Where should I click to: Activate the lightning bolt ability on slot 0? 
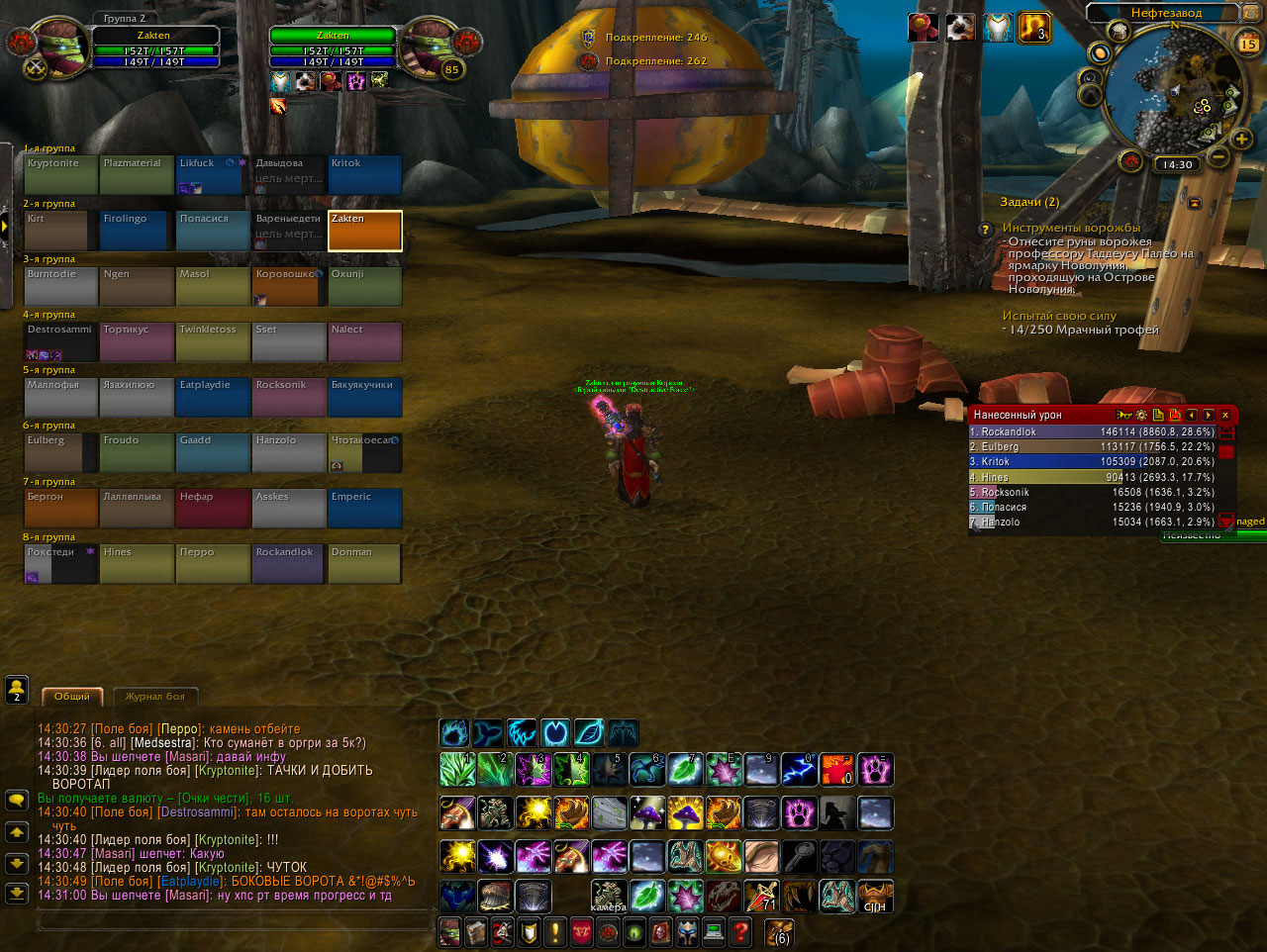pos(799,769)
